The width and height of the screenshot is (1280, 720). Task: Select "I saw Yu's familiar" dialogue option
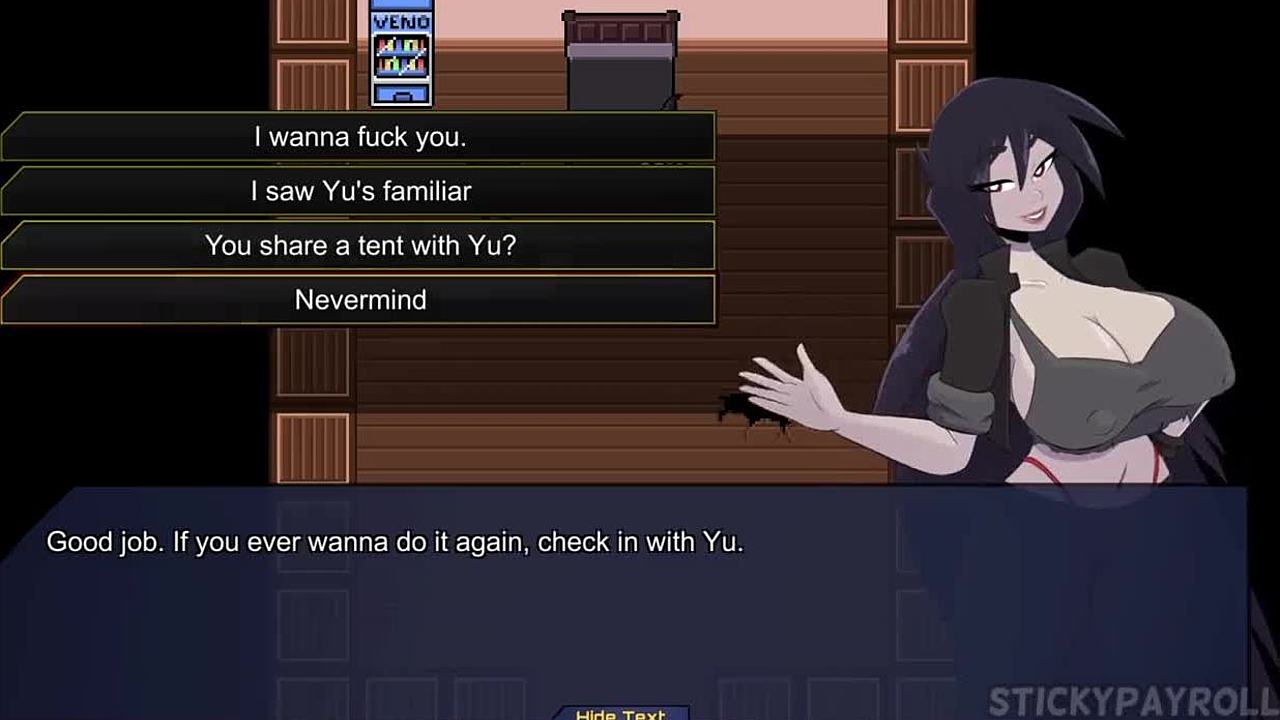360,191
